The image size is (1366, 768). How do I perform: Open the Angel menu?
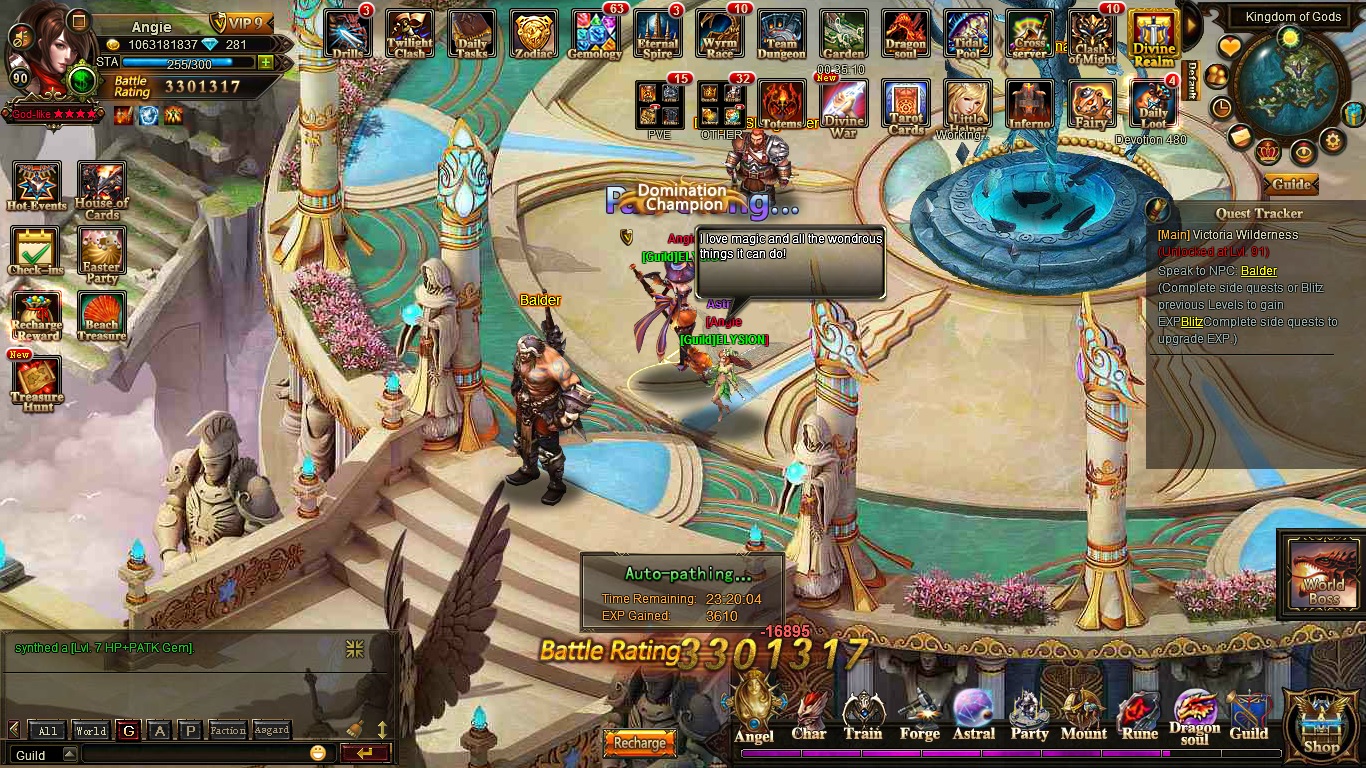coord(754,712)
